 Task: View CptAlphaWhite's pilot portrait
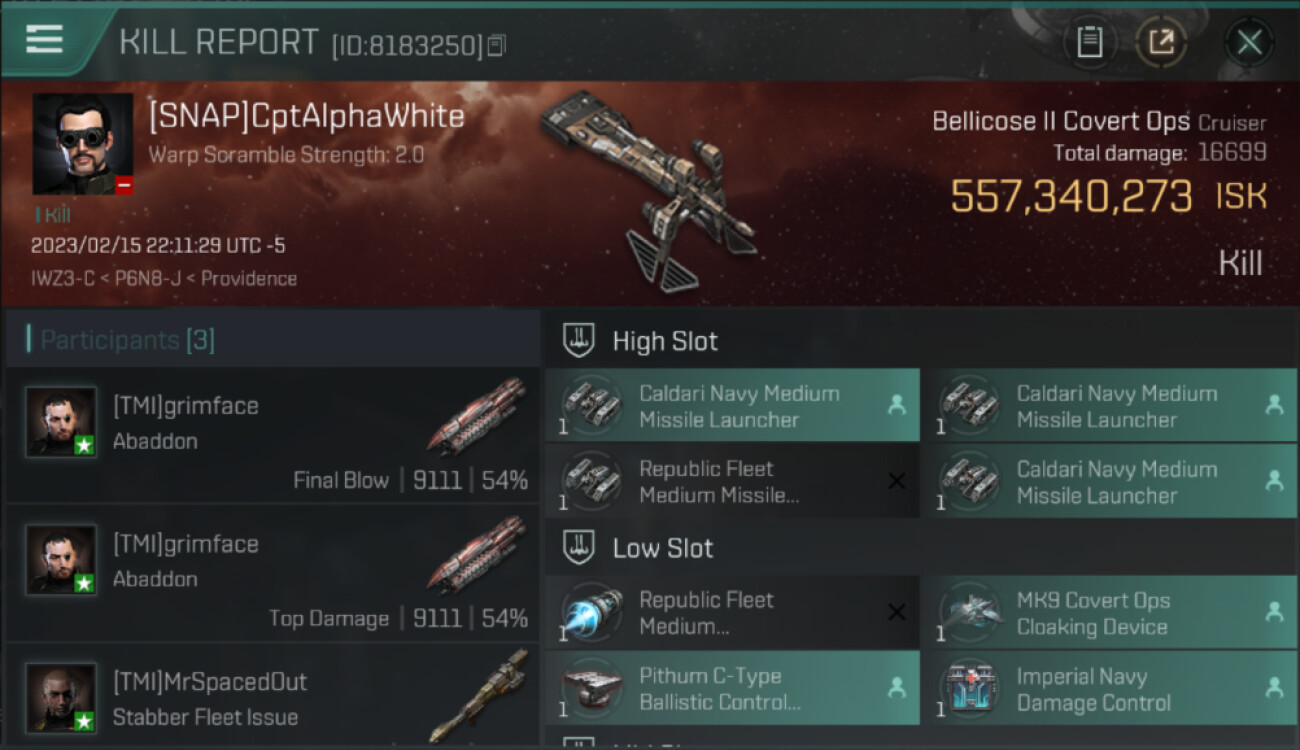coord(82,144)
